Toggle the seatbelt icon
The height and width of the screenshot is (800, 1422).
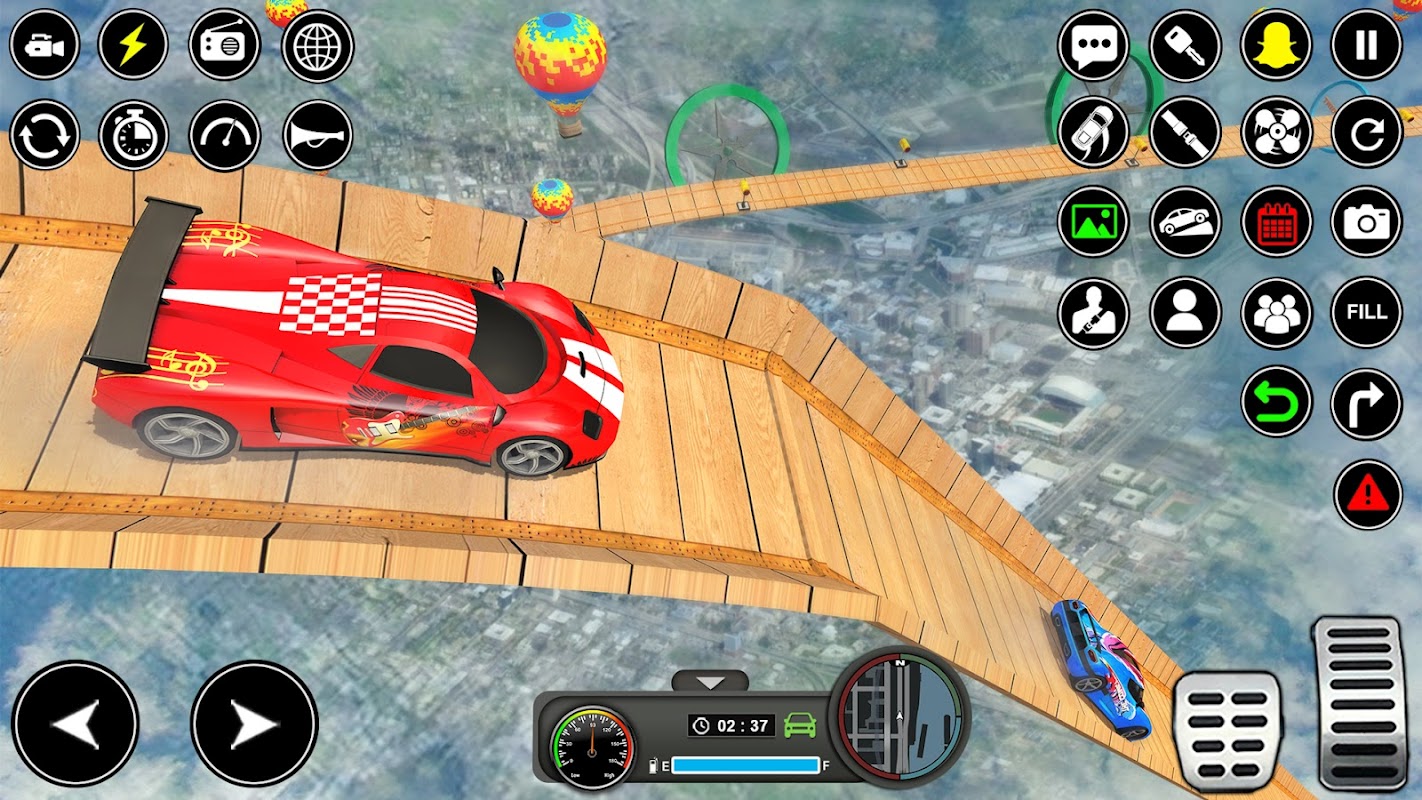pyautogui.click(x=1185, y=132)
